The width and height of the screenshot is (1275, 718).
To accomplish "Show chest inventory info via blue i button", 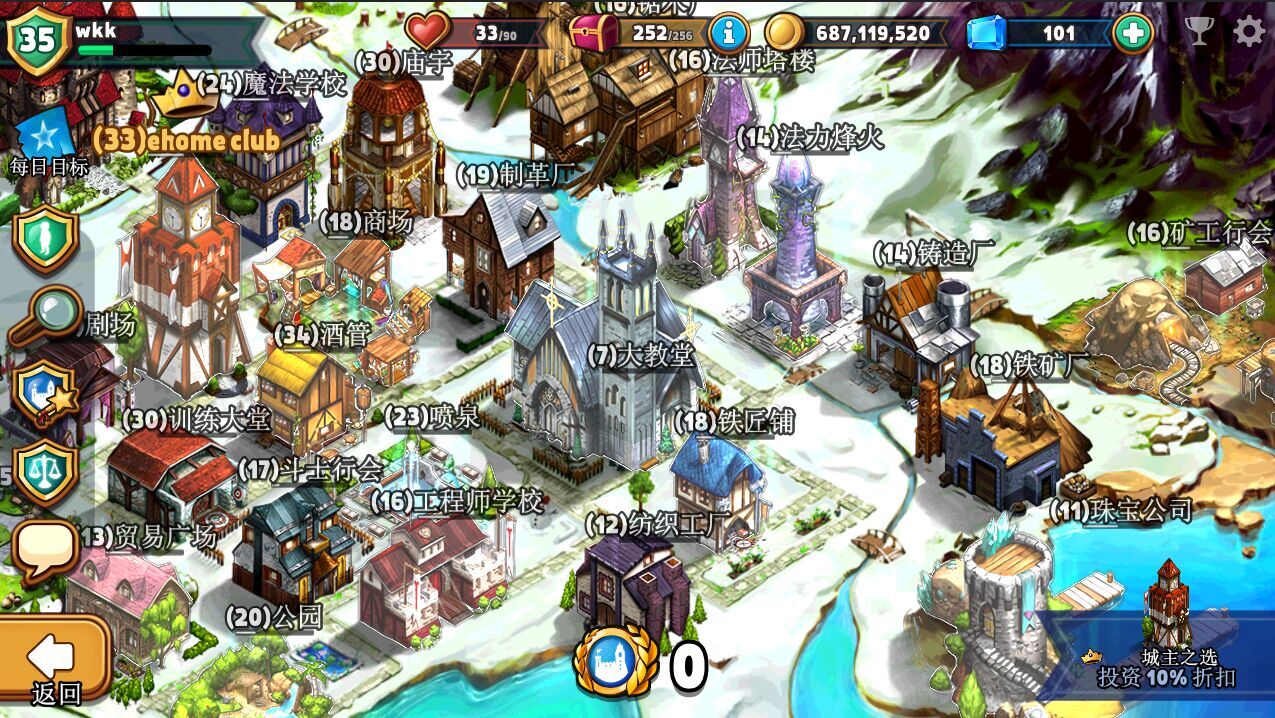I will [729, 33].
